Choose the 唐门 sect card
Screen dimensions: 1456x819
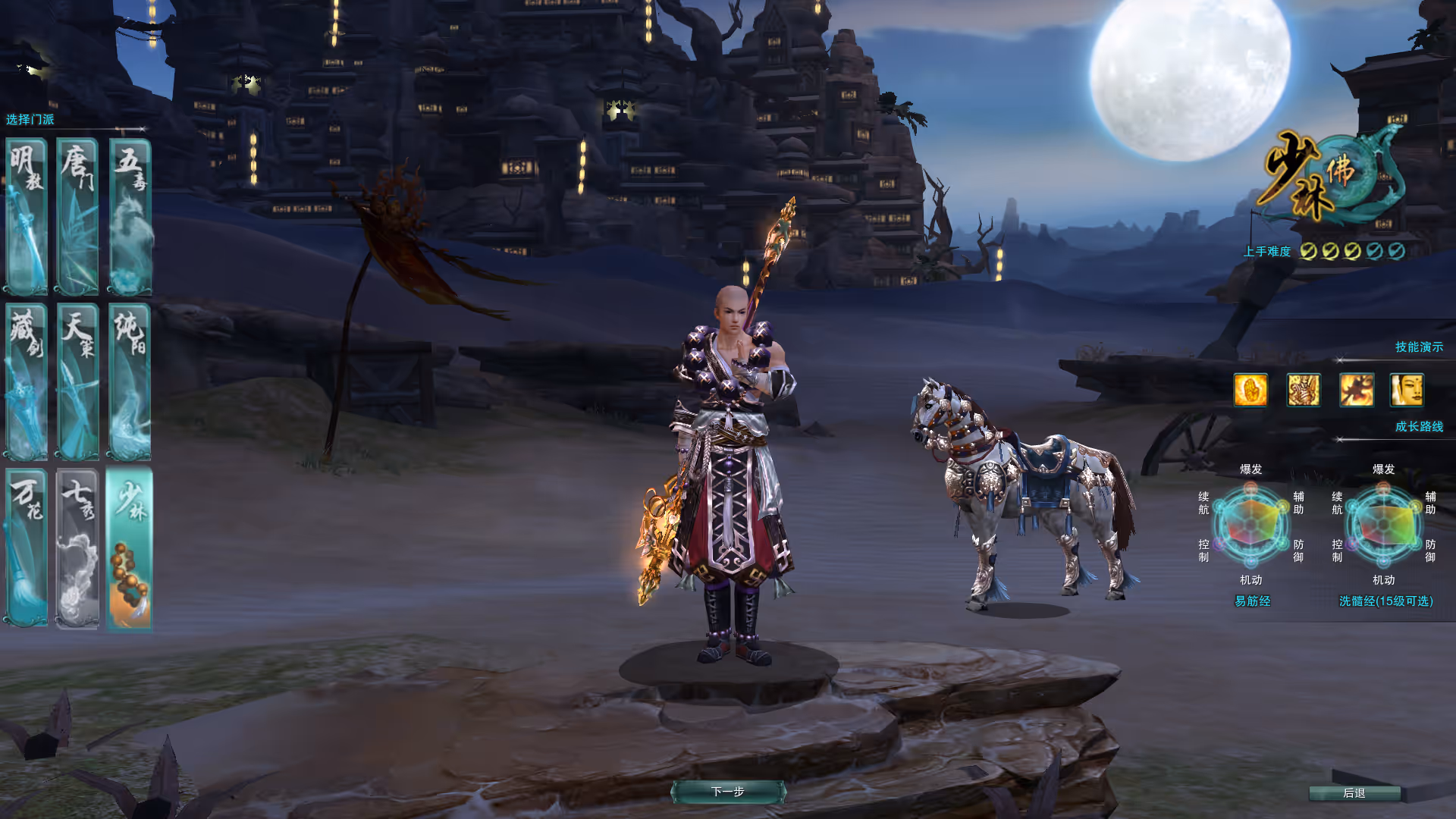point(77,217)
